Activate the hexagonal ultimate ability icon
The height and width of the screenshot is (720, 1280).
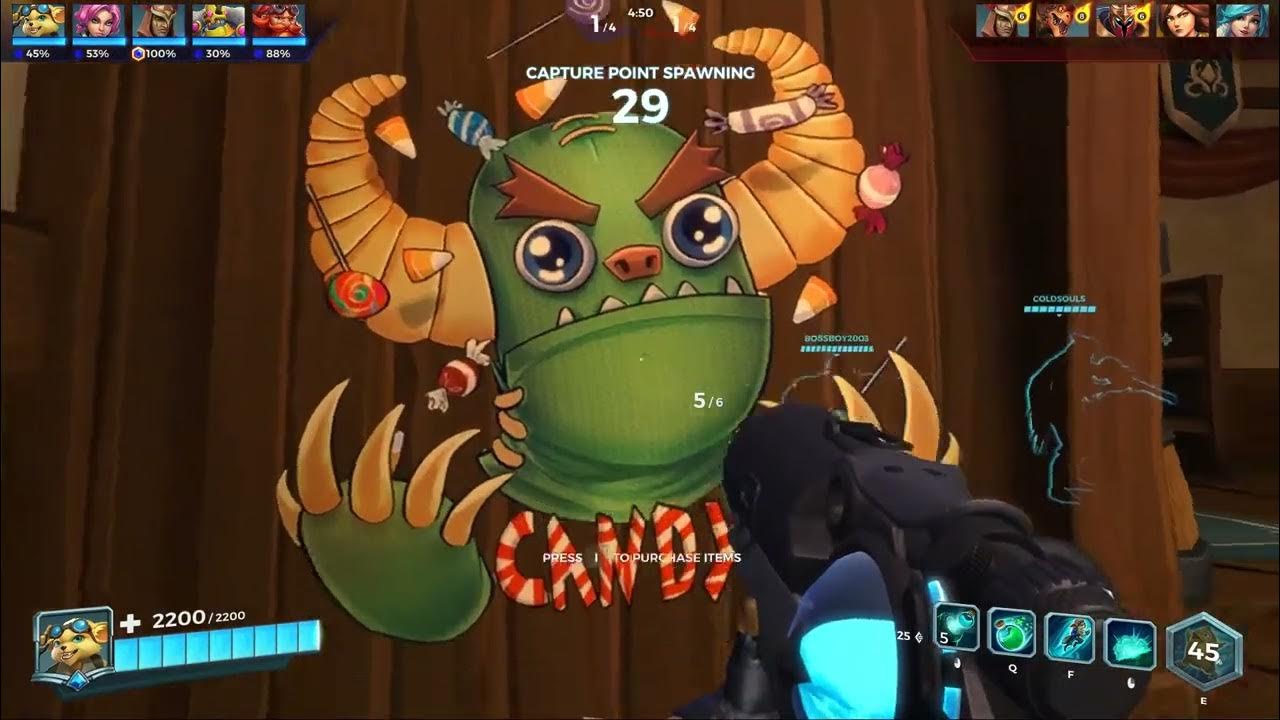pos(1203,652)
